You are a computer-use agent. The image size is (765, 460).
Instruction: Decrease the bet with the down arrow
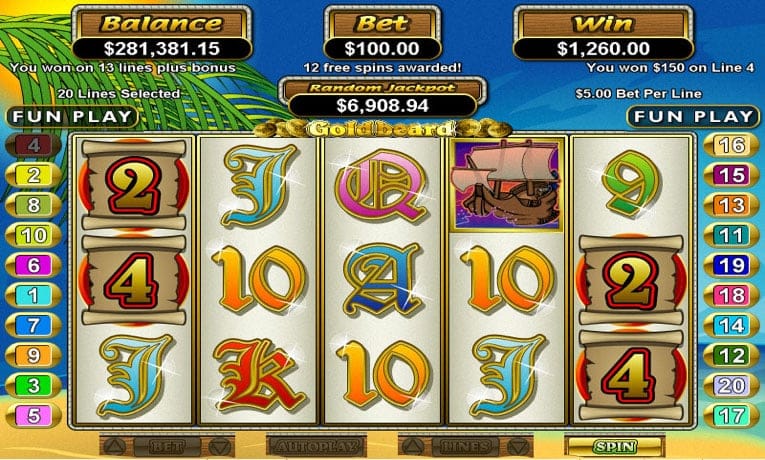pos(219,445)
